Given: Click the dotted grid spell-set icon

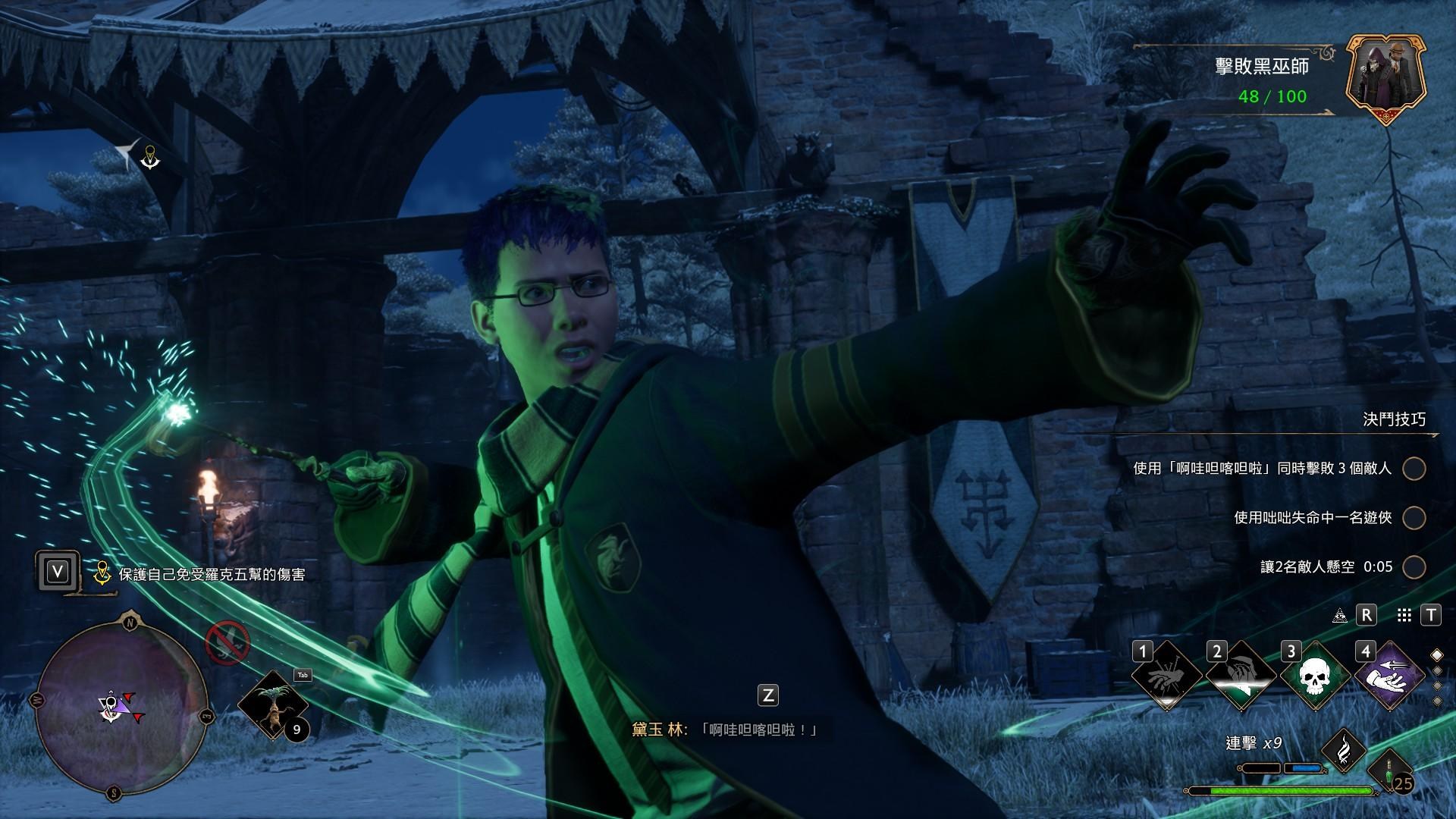Looking at the screenshot, I should pyautogui.click(x=1404, y=615).
